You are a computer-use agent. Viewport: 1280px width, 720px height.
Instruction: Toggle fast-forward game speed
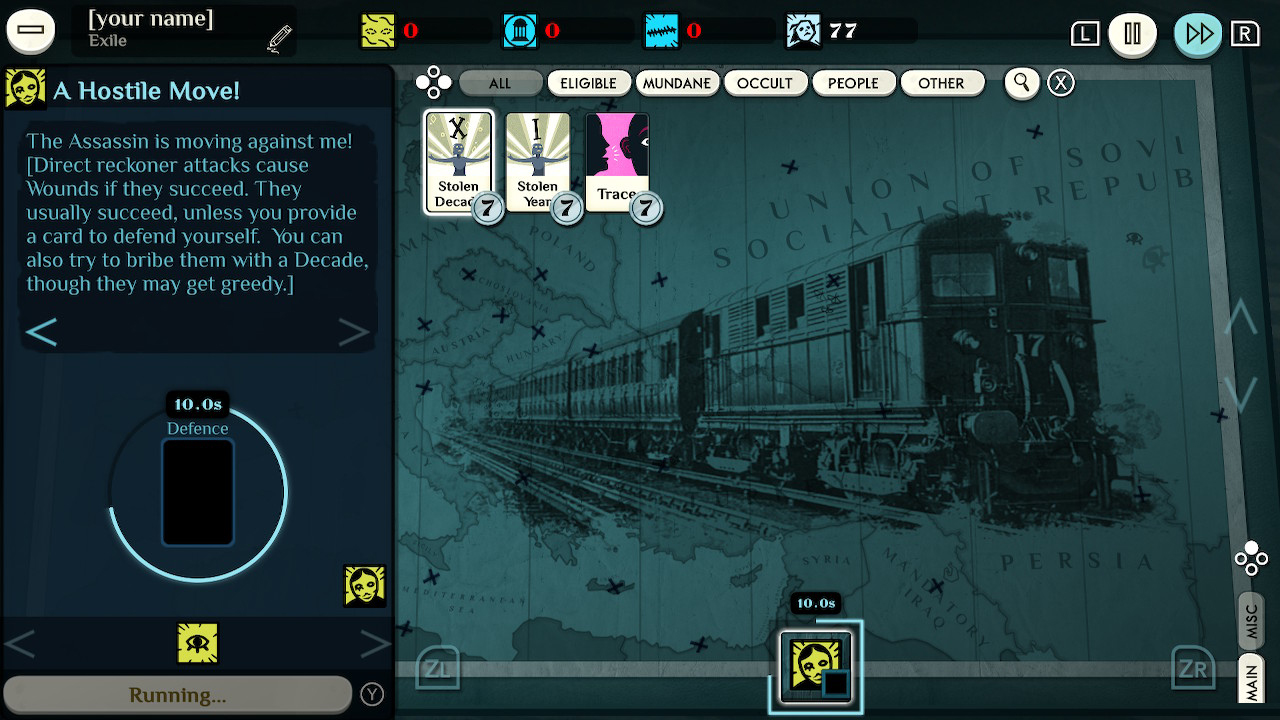click(x=1197, y=33)
